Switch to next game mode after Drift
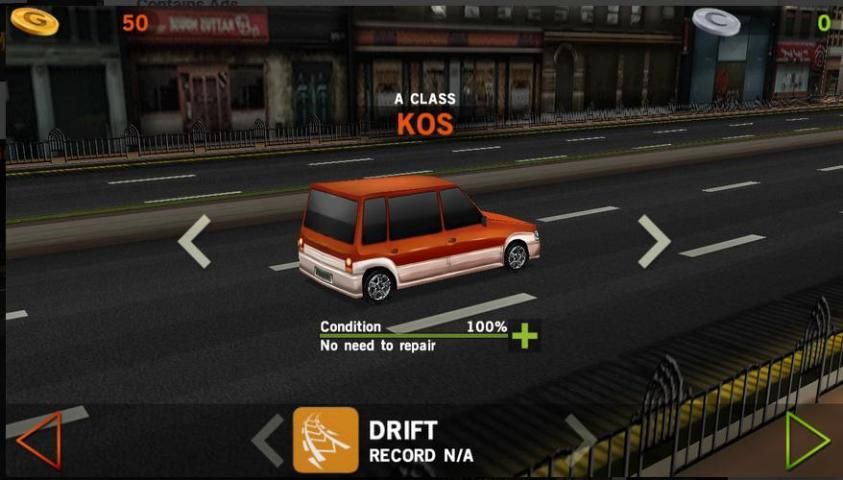The image size is (843, 480). pyautogui.click(x=581, y=438)
